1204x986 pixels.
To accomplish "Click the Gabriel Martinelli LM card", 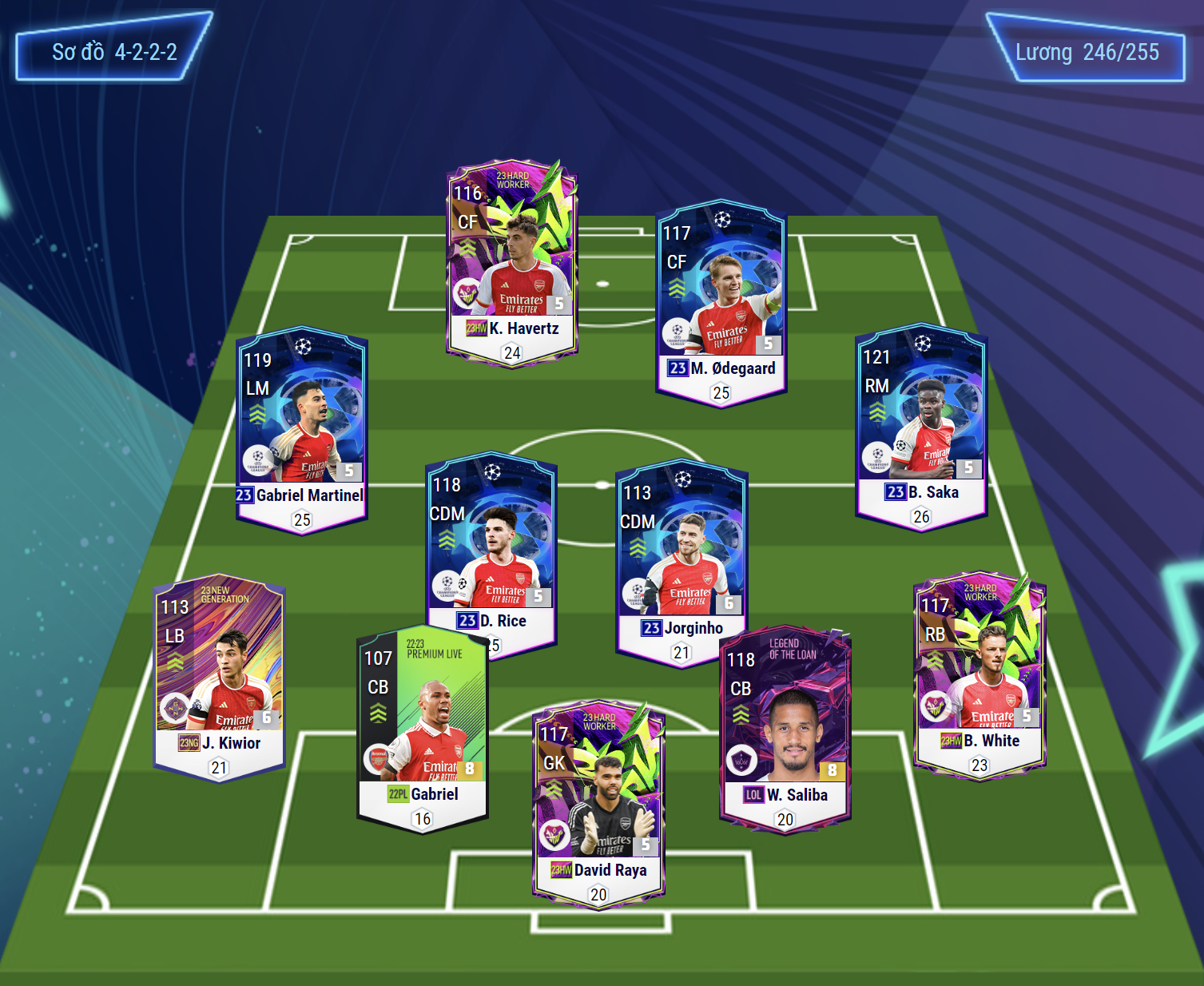I will (302, 428).
